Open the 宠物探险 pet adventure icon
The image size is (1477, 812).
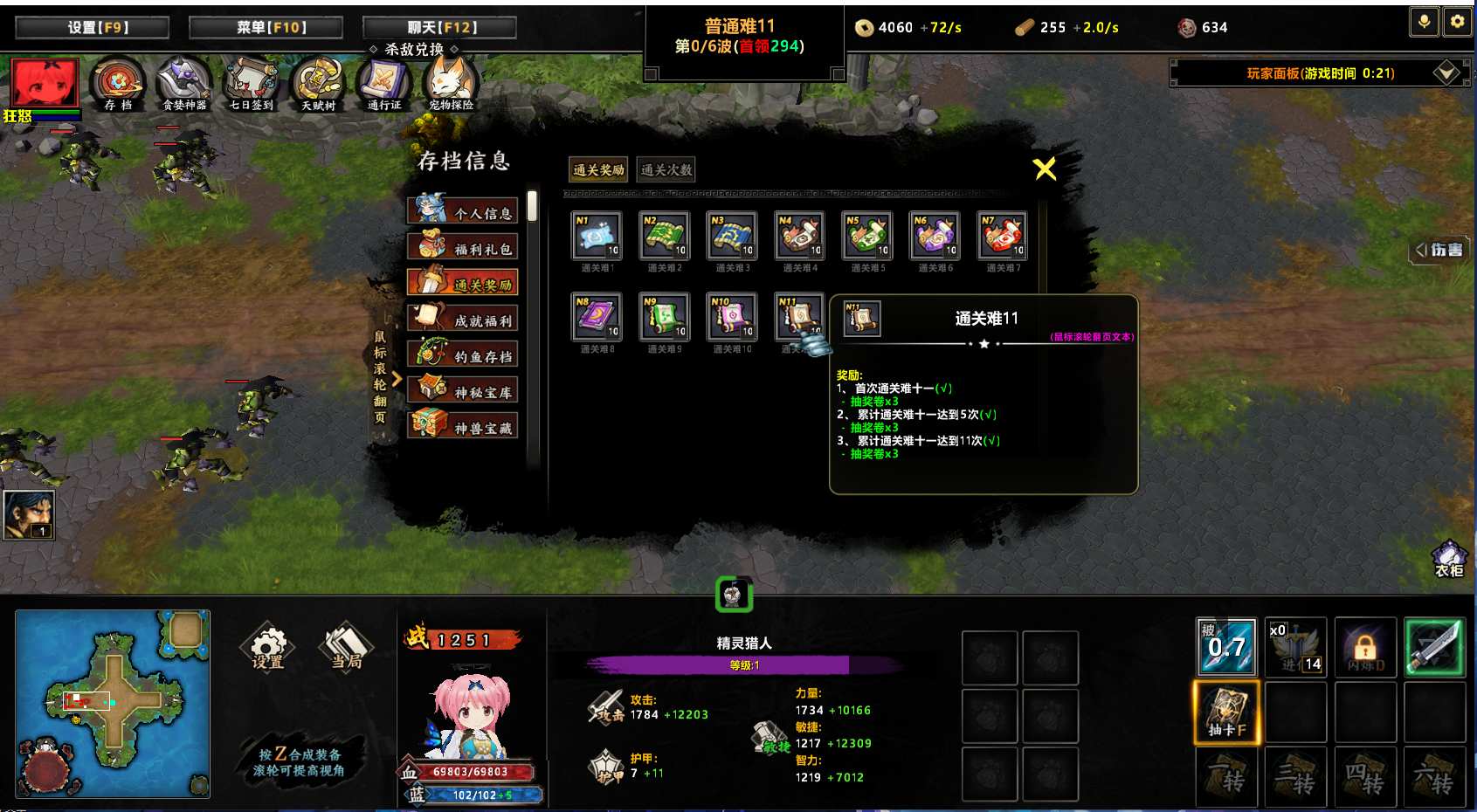[x=451, y=84]
